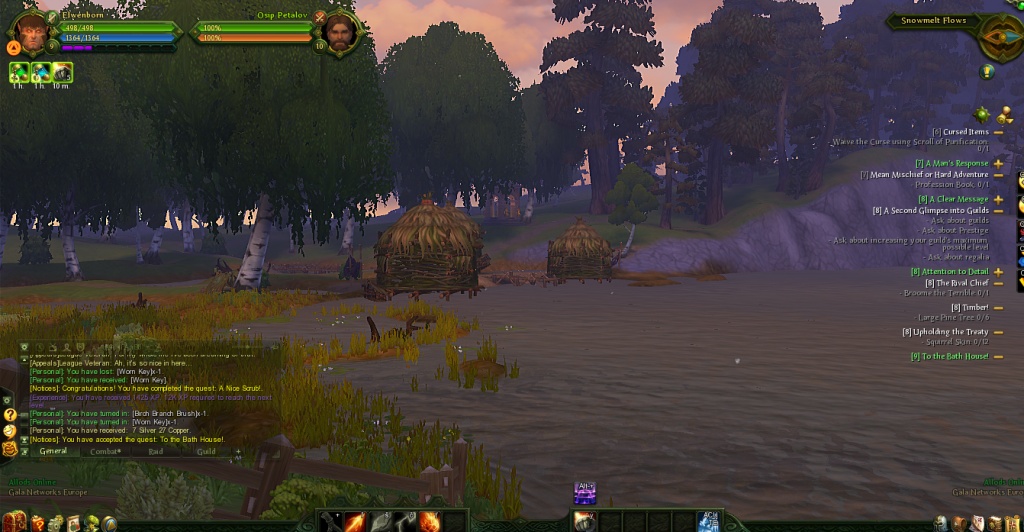Open the Raid chat tab

coord(156,451)
